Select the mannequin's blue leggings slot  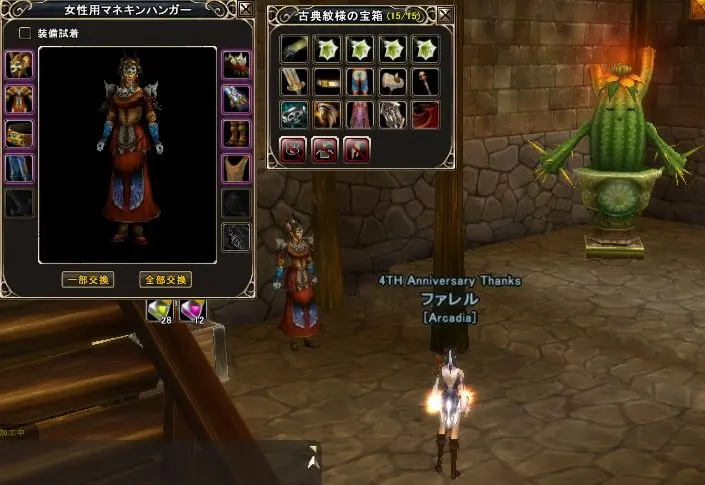click(x=19, y=168)
